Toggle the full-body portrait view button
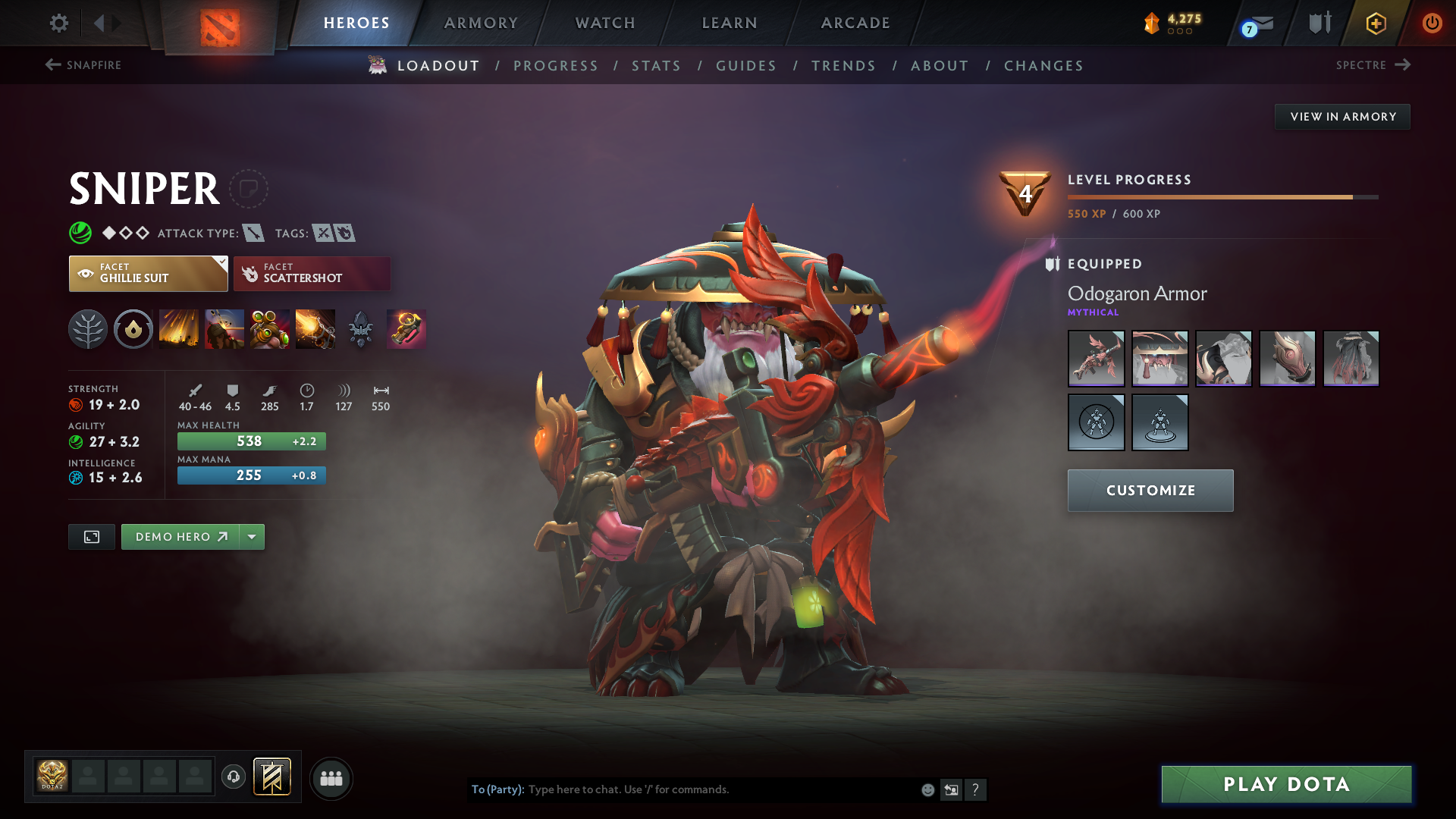 coord(91,536)
